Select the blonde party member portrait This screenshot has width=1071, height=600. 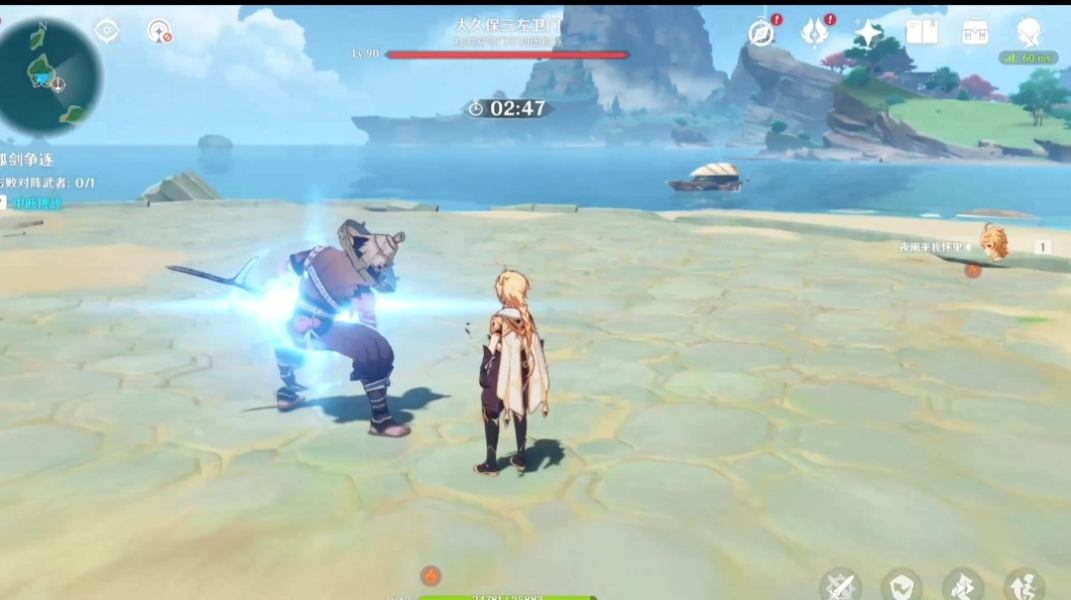[x=993, y=242]
